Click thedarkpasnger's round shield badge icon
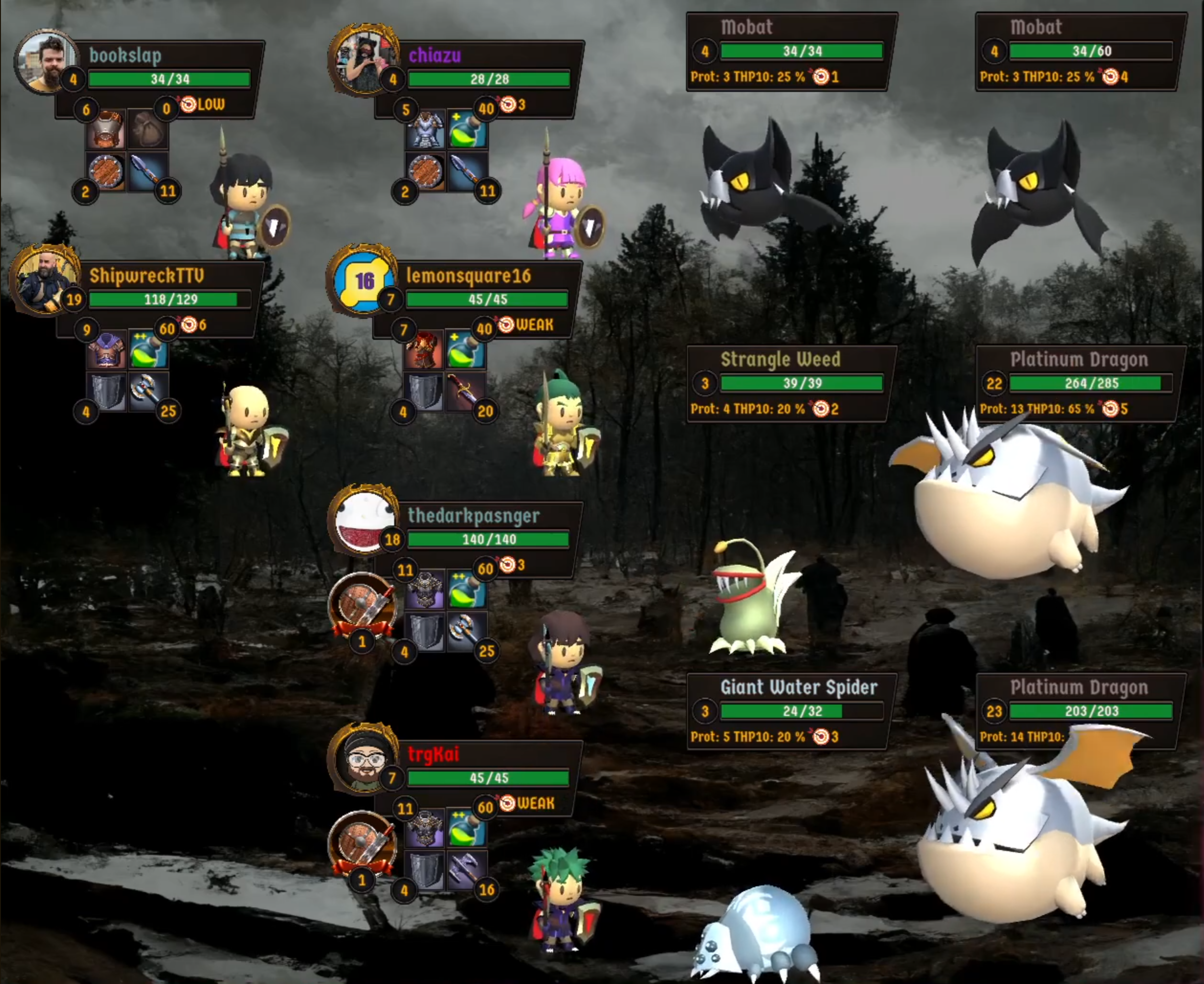Screen dimensions: 1204x984 pyautogui.click(x=363, y=606)
